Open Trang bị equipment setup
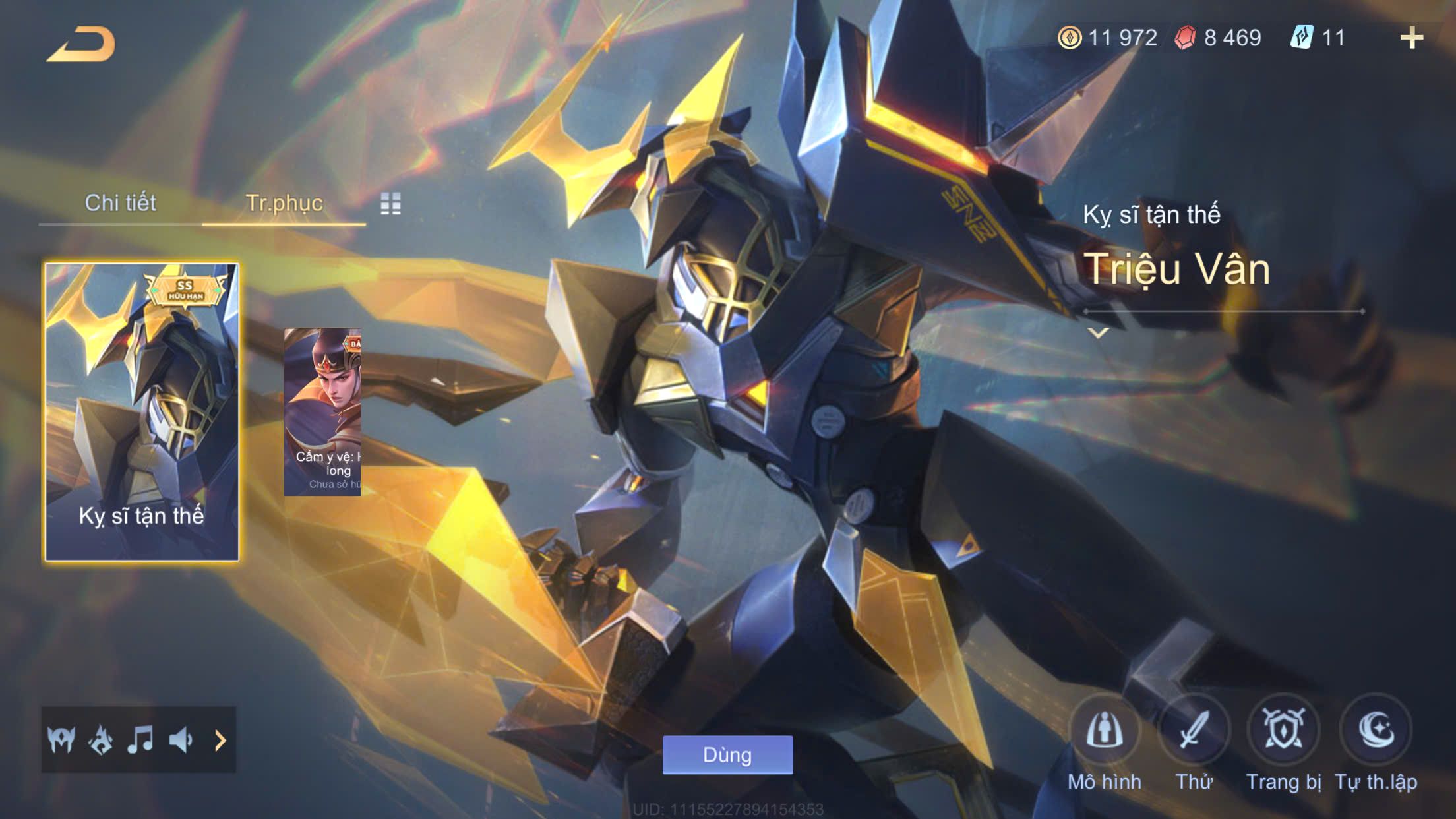Viewport: 1456px width, 819px height. pyautogui.click(x=1283, y=731)
